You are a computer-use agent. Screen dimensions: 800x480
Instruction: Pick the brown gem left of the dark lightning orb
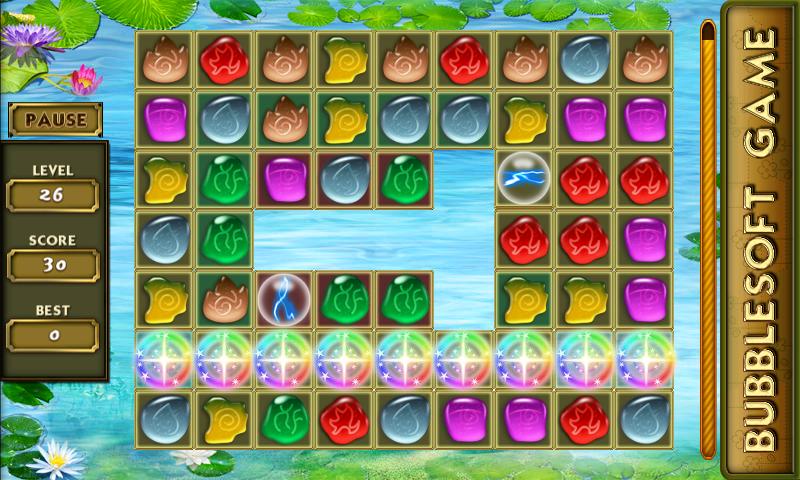[x=225, y=299]
